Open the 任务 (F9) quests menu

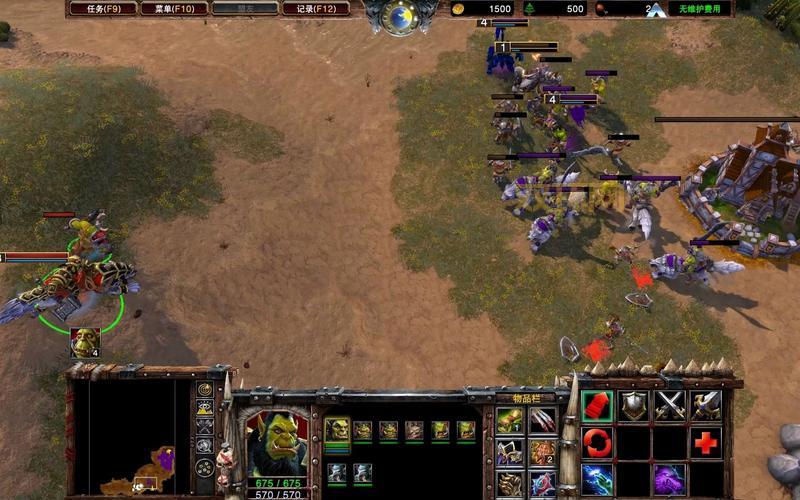click(104, 9)
